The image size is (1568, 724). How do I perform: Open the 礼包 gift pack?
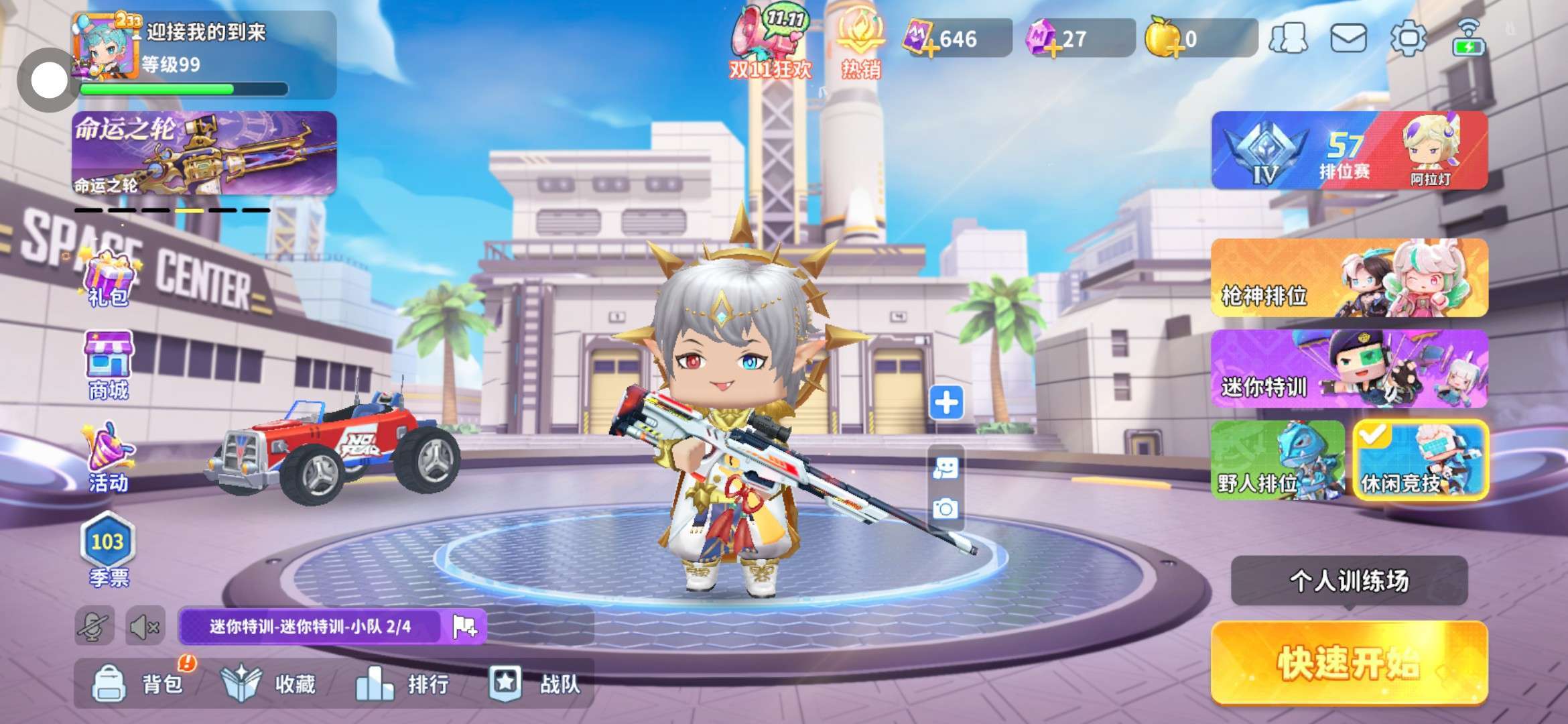pyautogui.click(x=109, y=278)
